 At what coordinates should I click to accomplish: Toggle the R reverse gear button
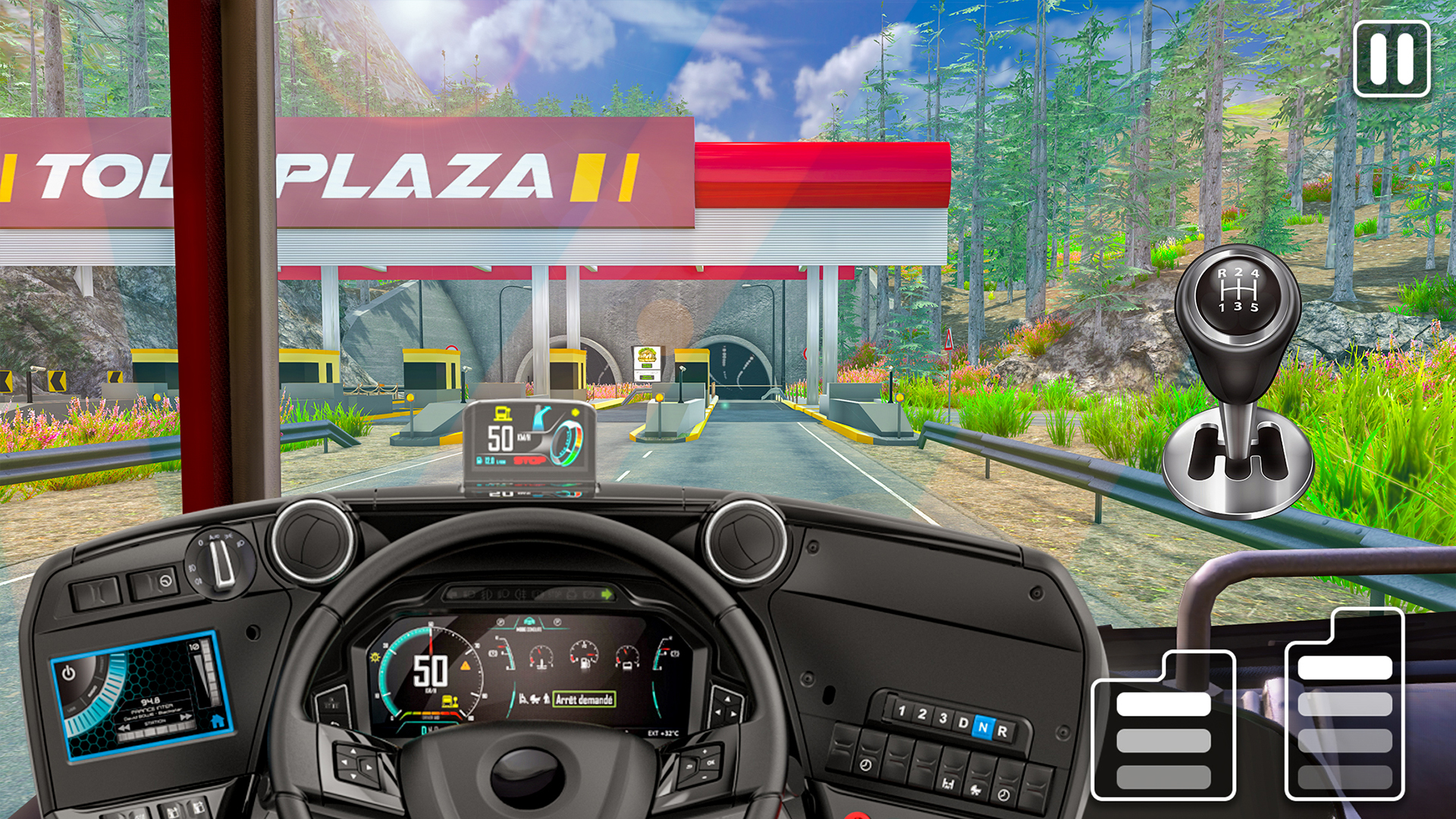1003,731
